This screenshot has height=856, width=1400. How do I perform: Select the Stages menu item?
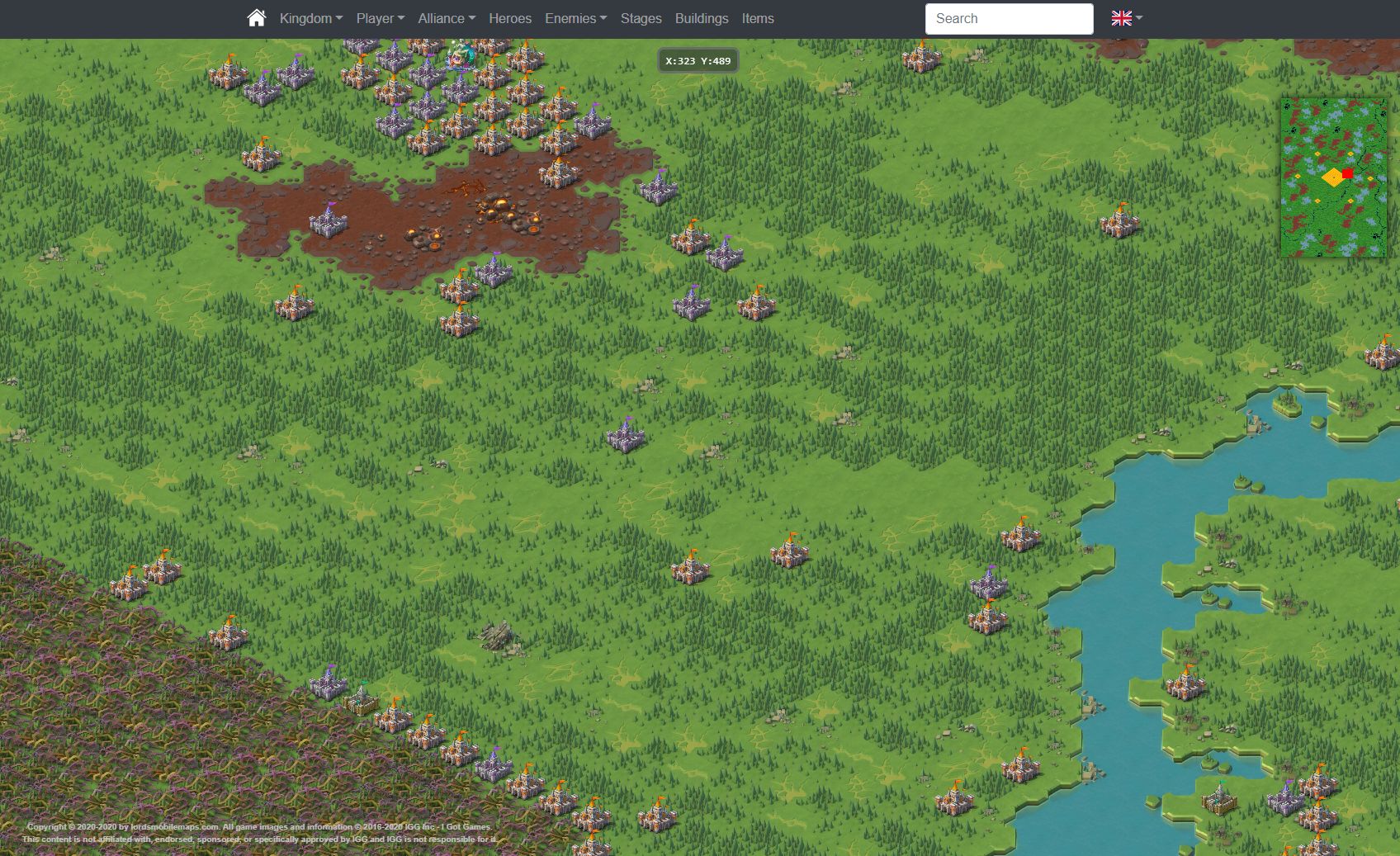(641, 17)
